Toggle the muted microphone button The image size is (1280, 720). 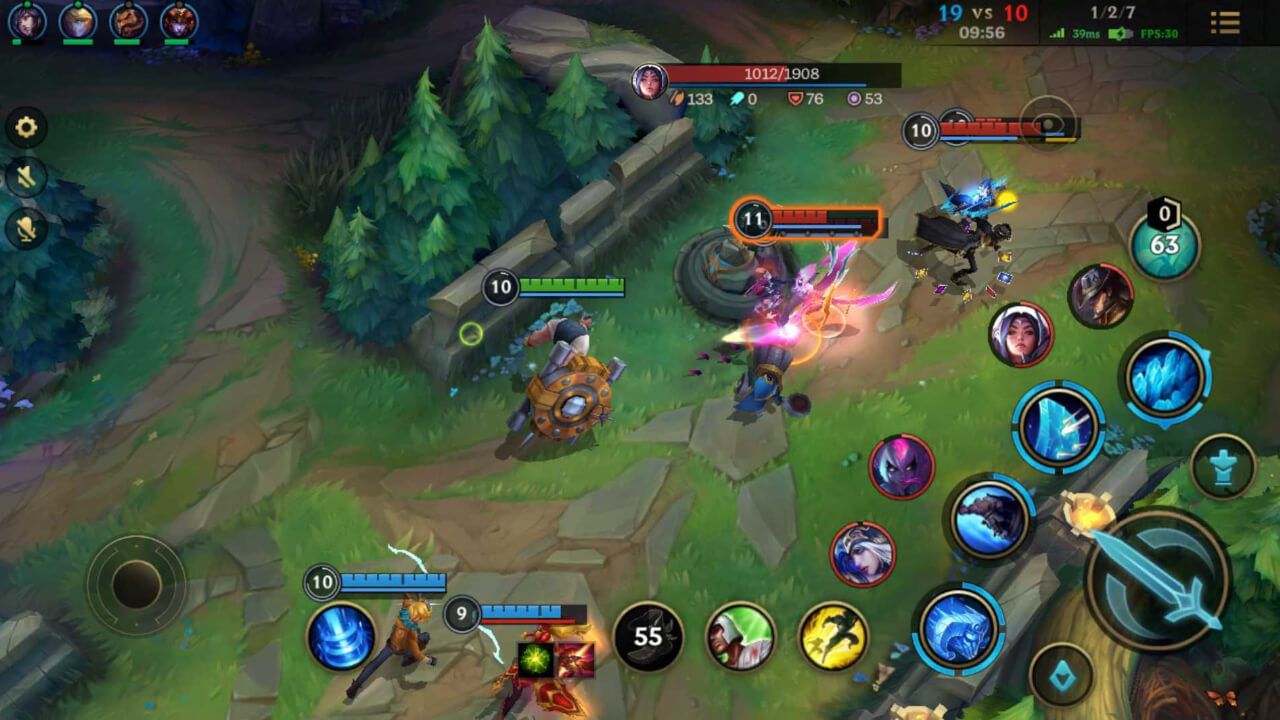(26, 229)
